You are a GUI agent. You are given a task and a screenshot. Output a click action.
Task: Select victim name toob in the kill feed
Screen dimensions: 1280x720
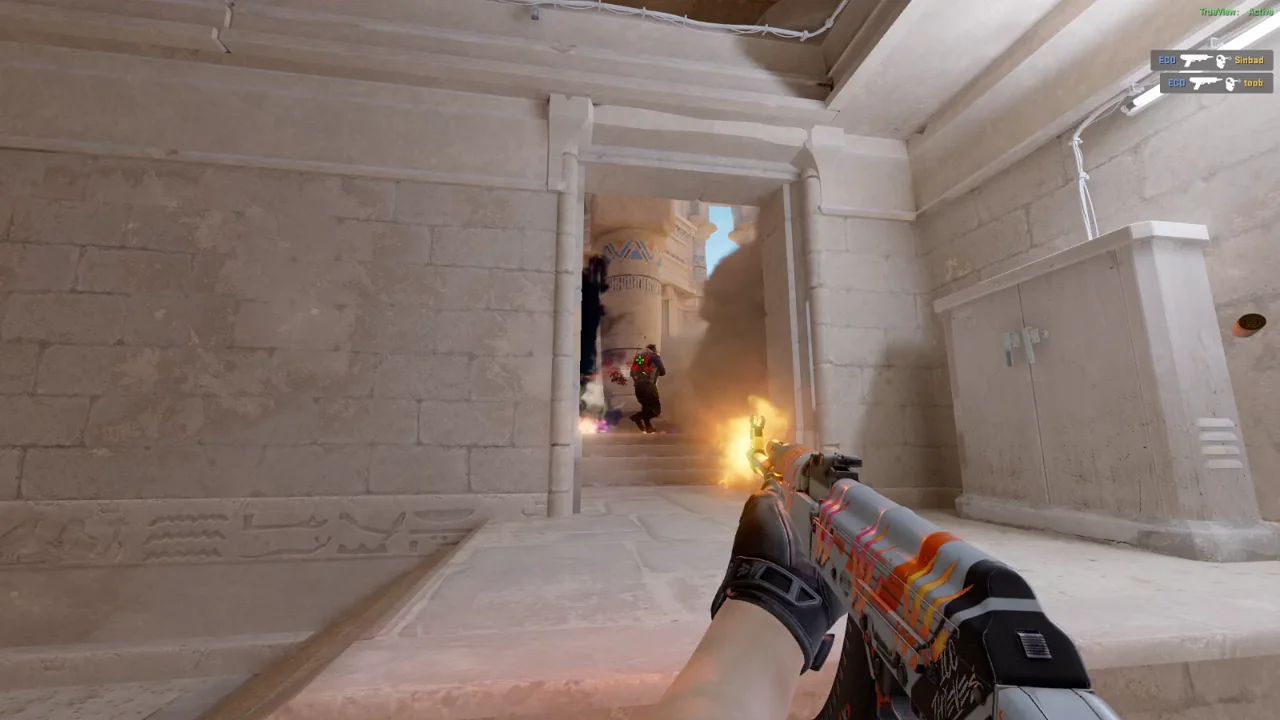click(x=1252, y=82)
